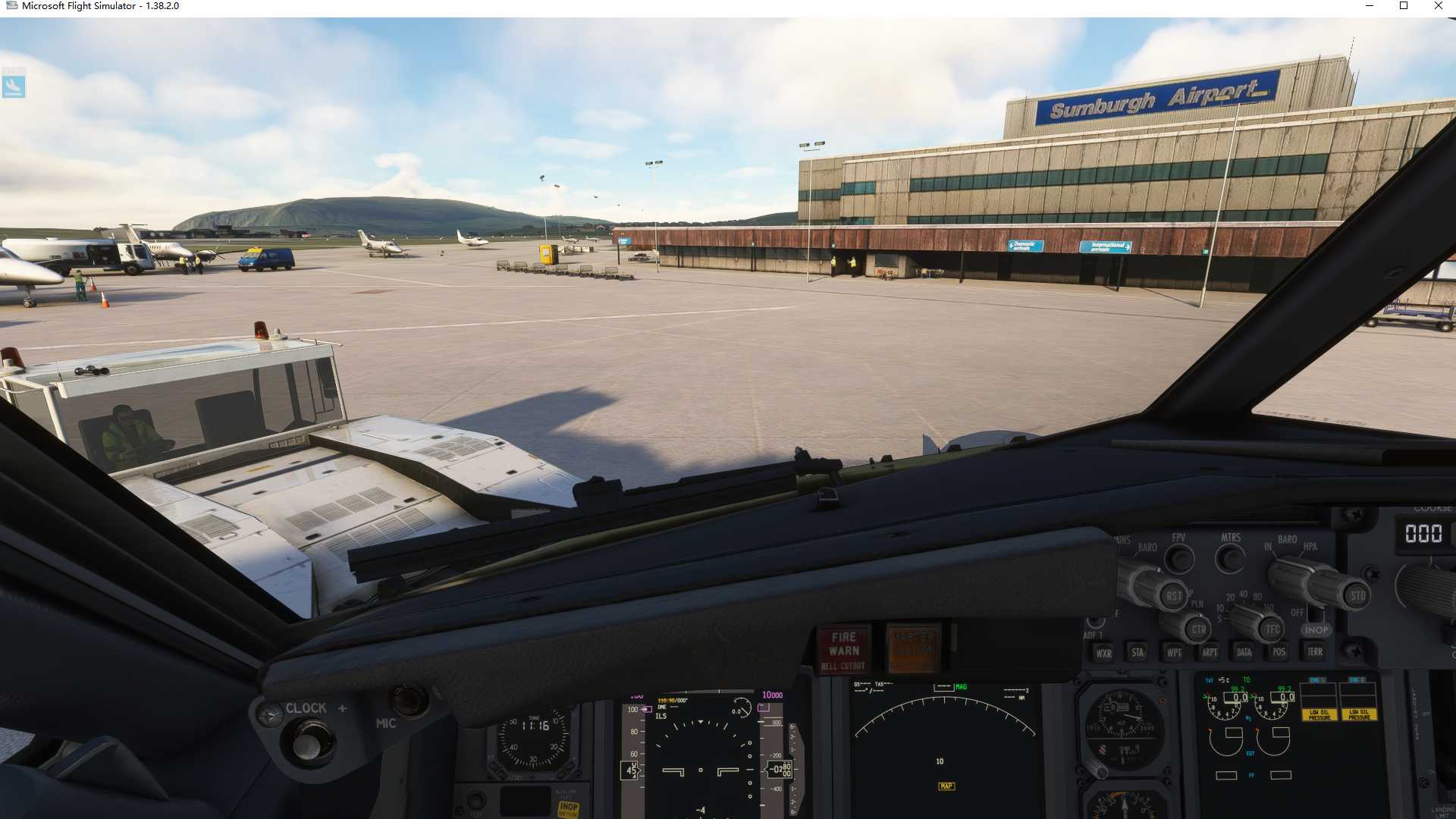Toggle terrain display with the TERR button

click(1314, 651)
